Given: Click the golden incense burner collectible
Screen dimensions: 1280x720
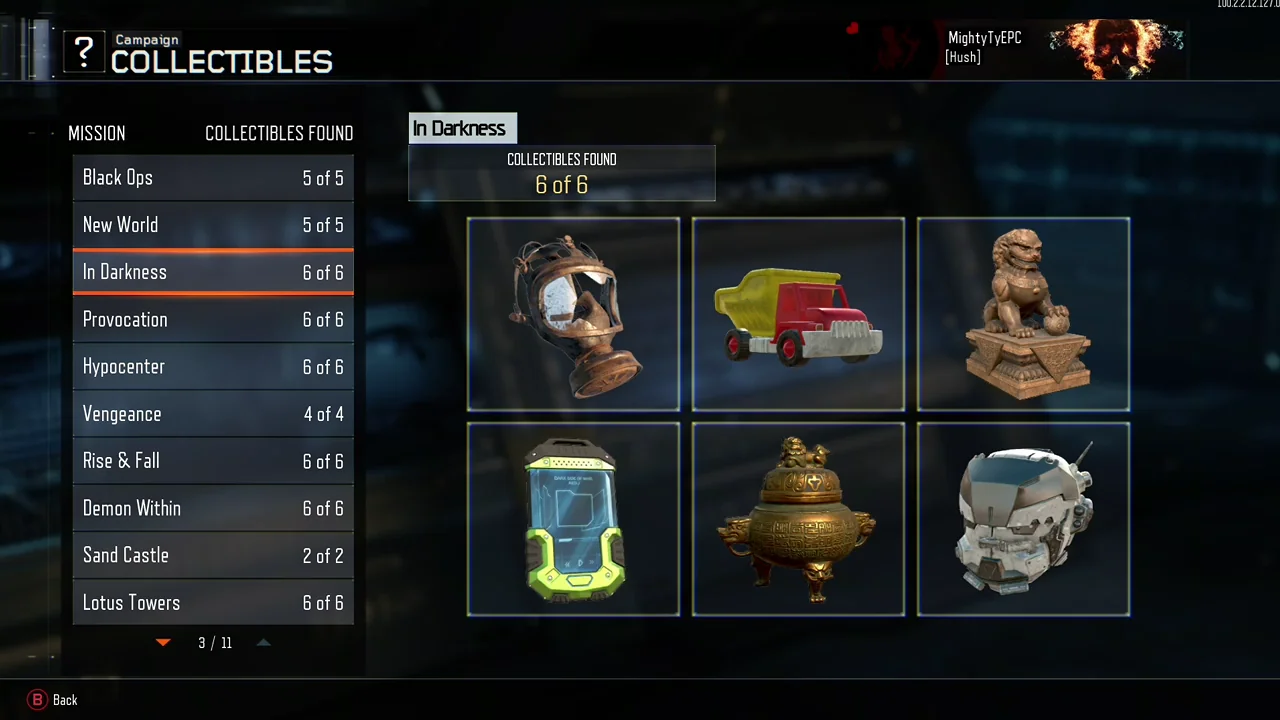Looking at the screenshot, I should pos(798,519).
